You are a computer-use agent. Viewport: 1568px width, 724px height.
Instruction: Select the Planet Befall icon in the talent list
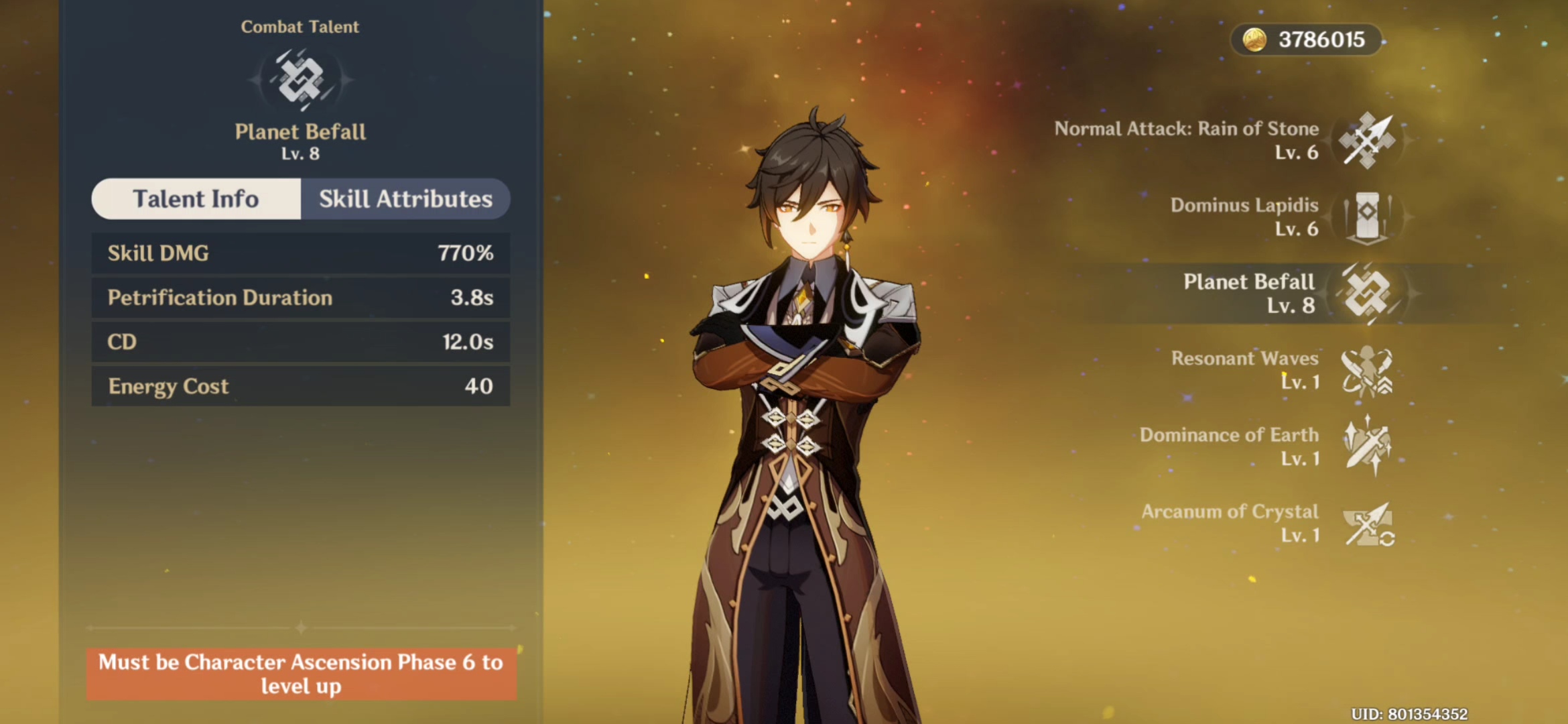(1368, 293)
